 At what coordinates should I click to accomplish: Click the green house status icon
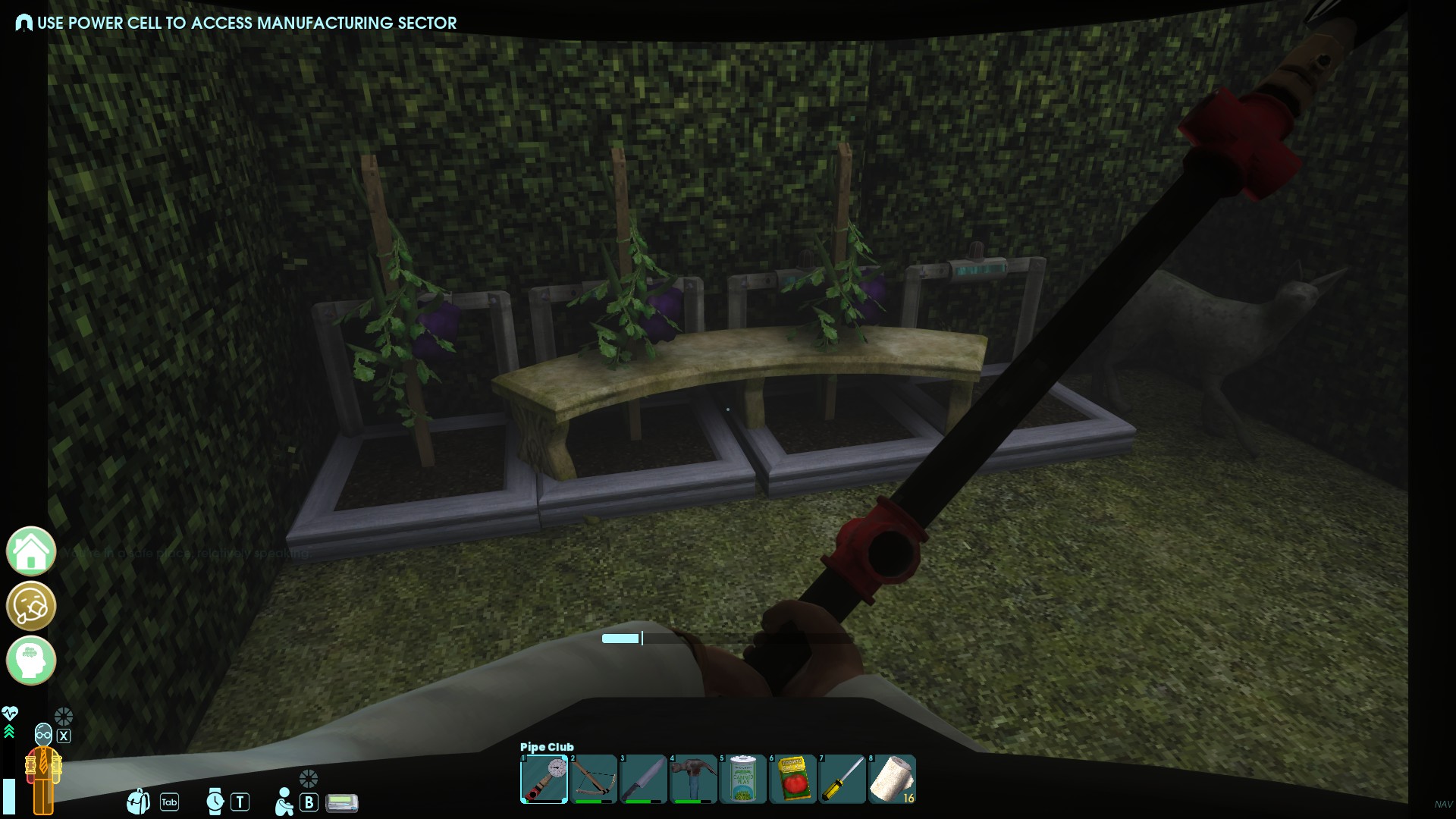pyautogui.click(x=31, y=551)
